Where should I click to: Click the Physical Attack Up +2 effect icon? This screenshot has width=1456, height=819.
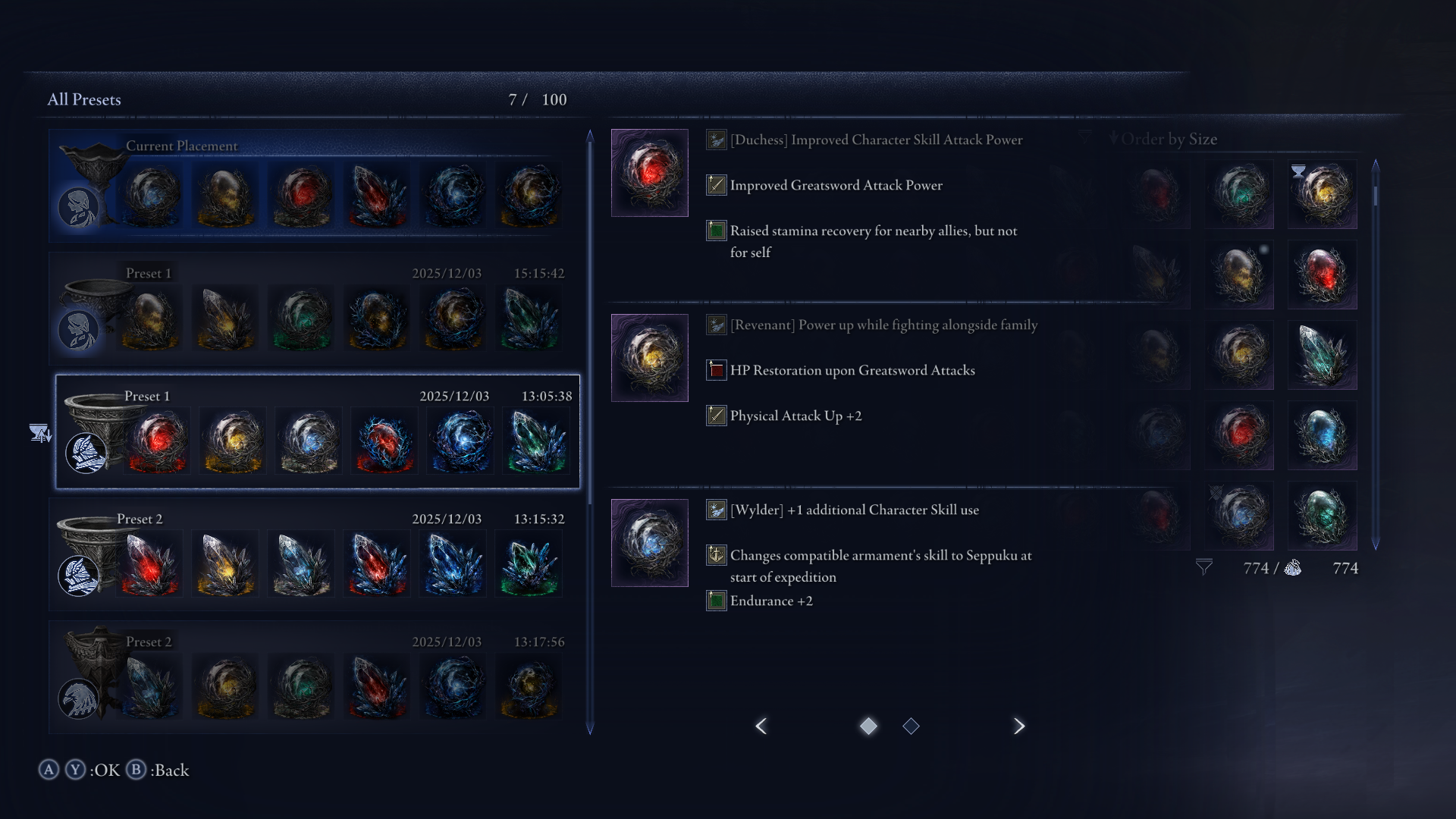click(715, 416)
